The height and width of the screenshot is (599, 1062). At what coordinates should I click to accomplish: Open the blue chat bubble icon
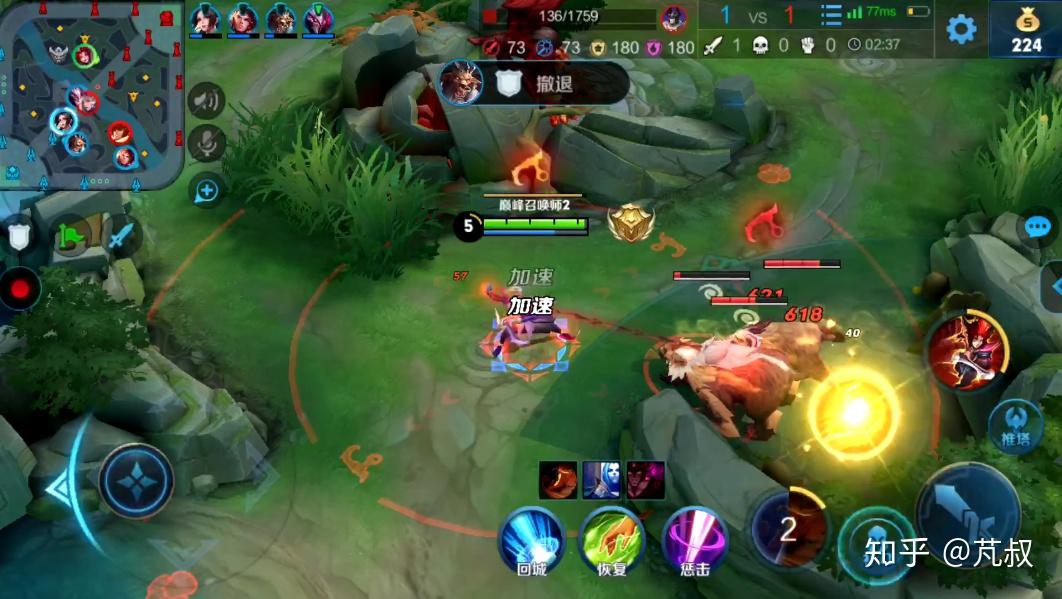coord(1038,226)
